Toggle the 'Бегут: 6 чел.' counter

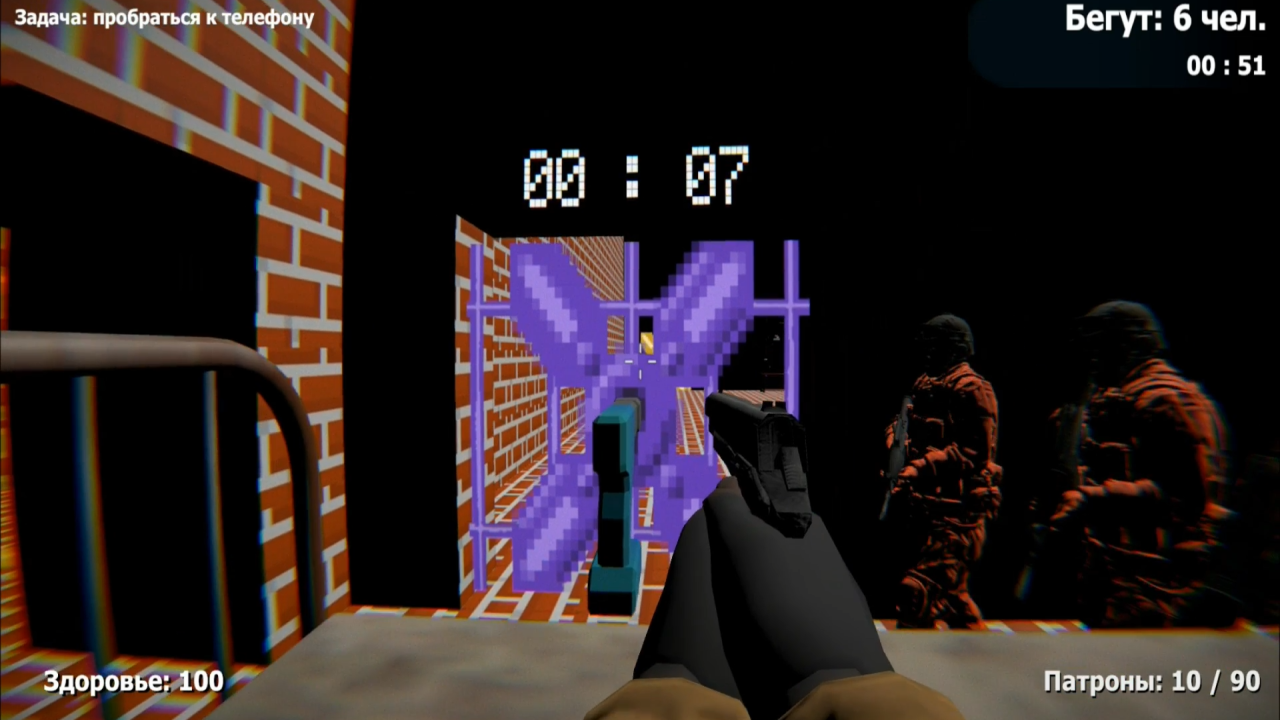tap(1165, 18)
